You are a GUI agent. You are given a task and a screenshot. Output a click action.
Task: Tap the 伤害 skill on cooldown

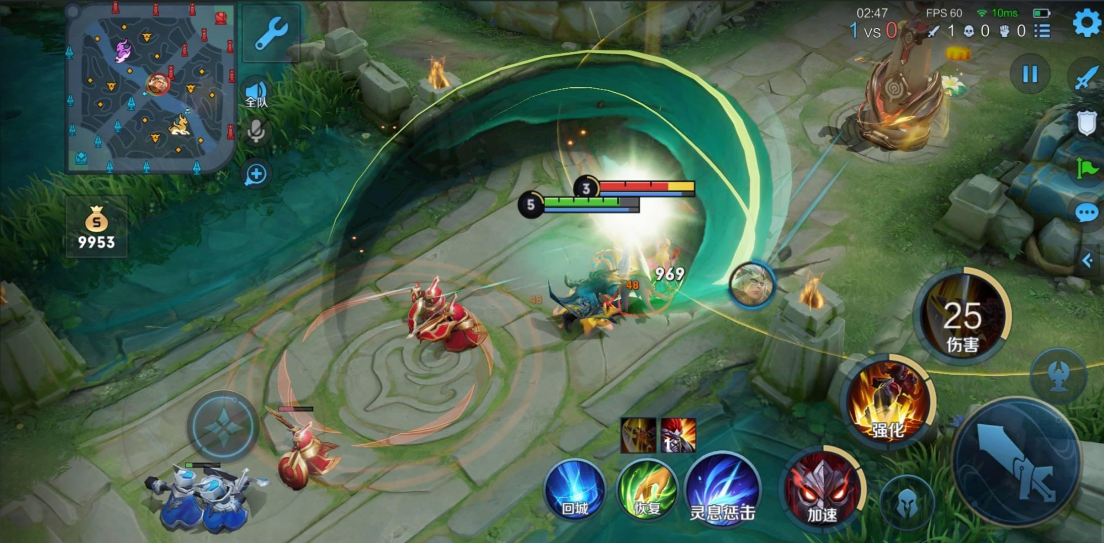click(962, 316)
